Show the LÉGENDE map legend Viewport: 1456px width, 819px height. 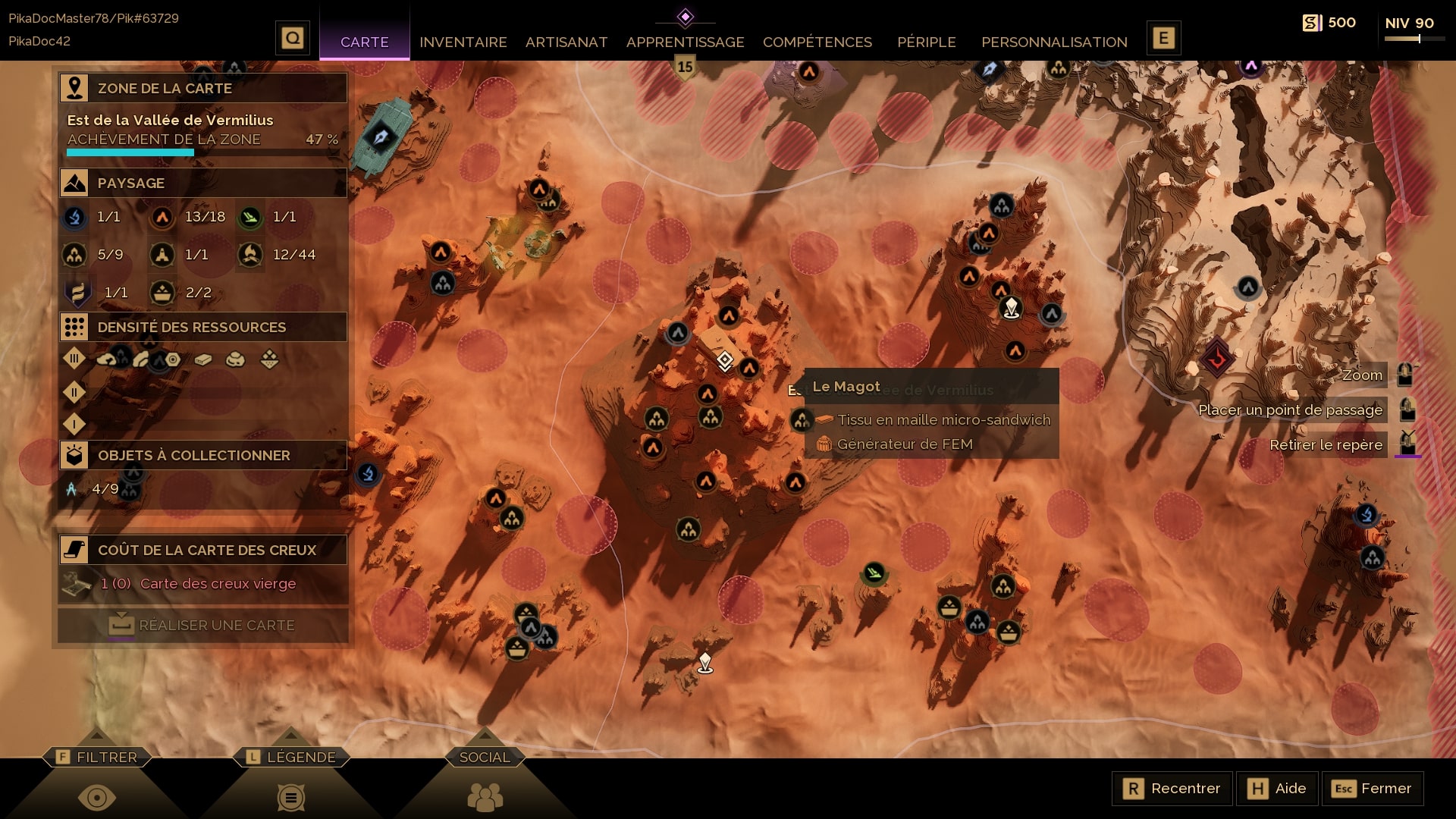pyautogui.click(x=291, y=757)
